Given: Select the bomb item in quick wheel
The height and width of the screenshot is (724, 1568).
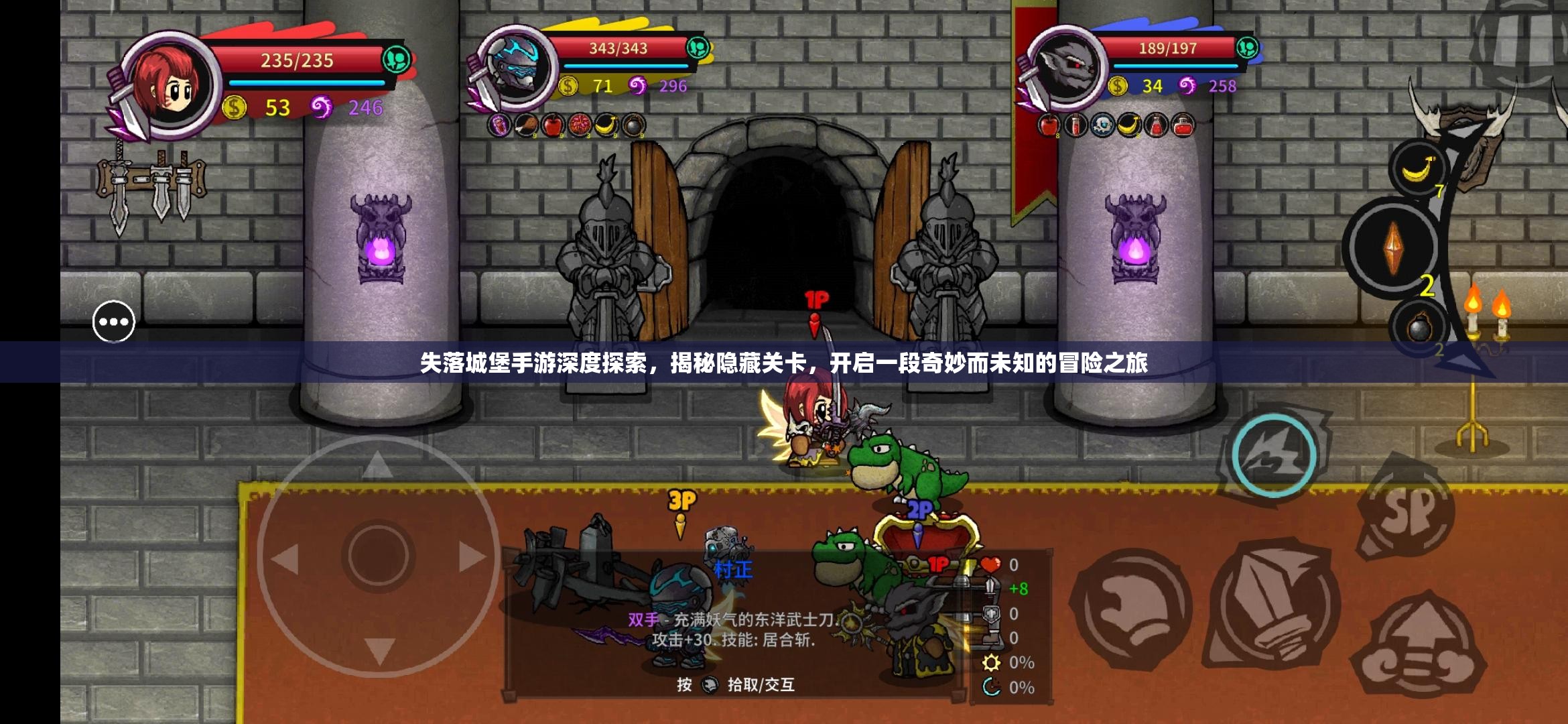Looking at the screenshot, I should click(1419, 328).
